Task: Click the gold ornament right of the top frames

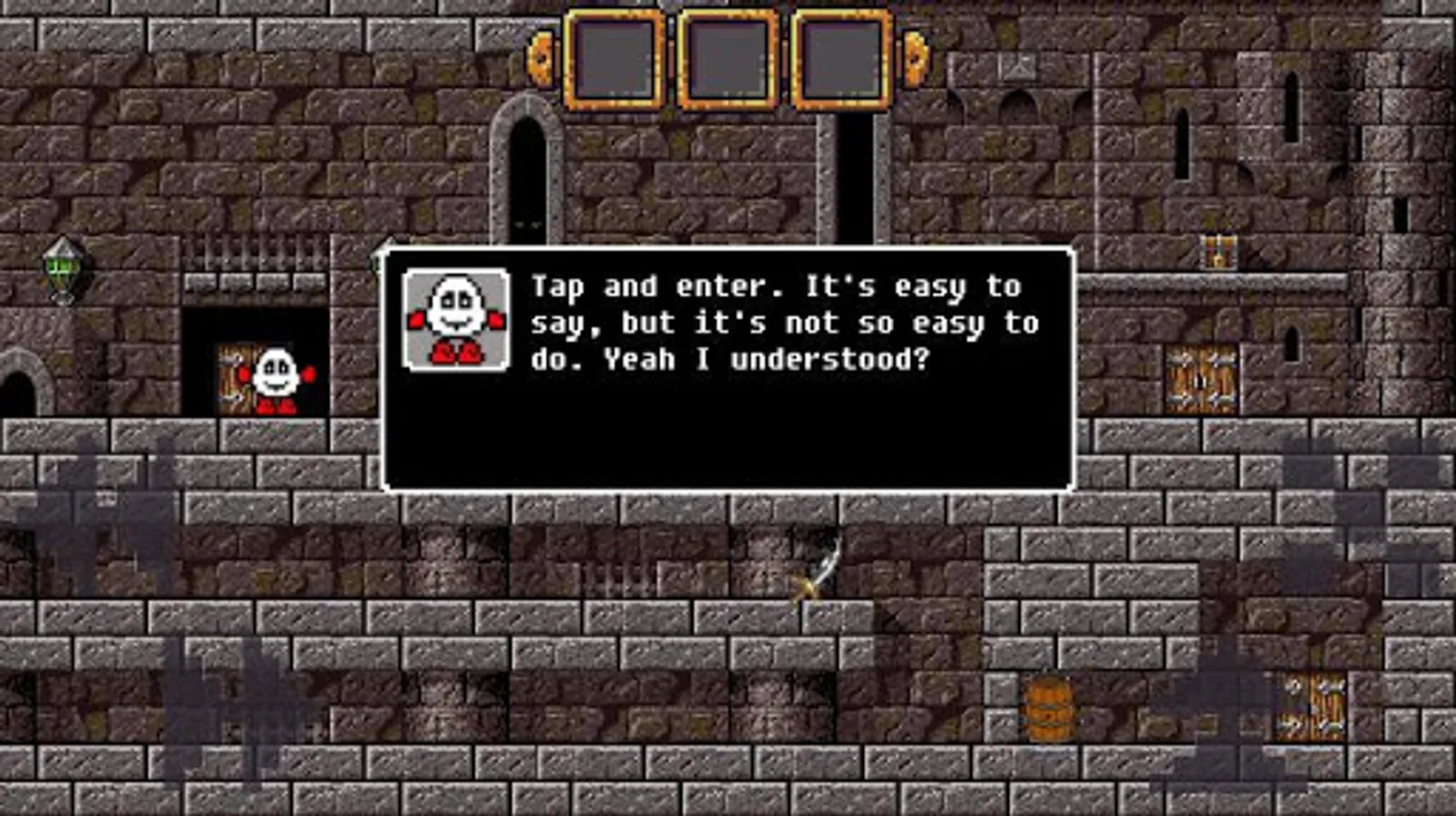Action: pos(913,59)
